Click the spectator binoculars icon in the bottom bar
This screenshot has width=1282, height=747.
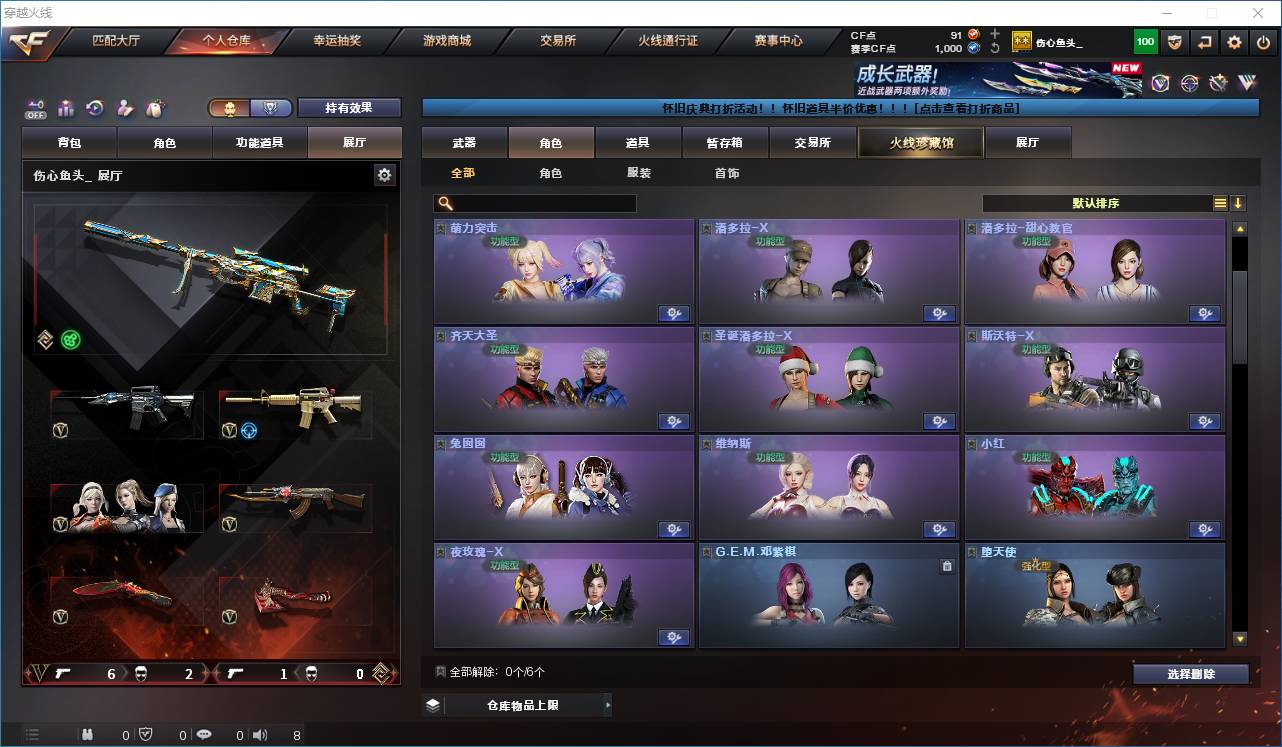point(88,736)
